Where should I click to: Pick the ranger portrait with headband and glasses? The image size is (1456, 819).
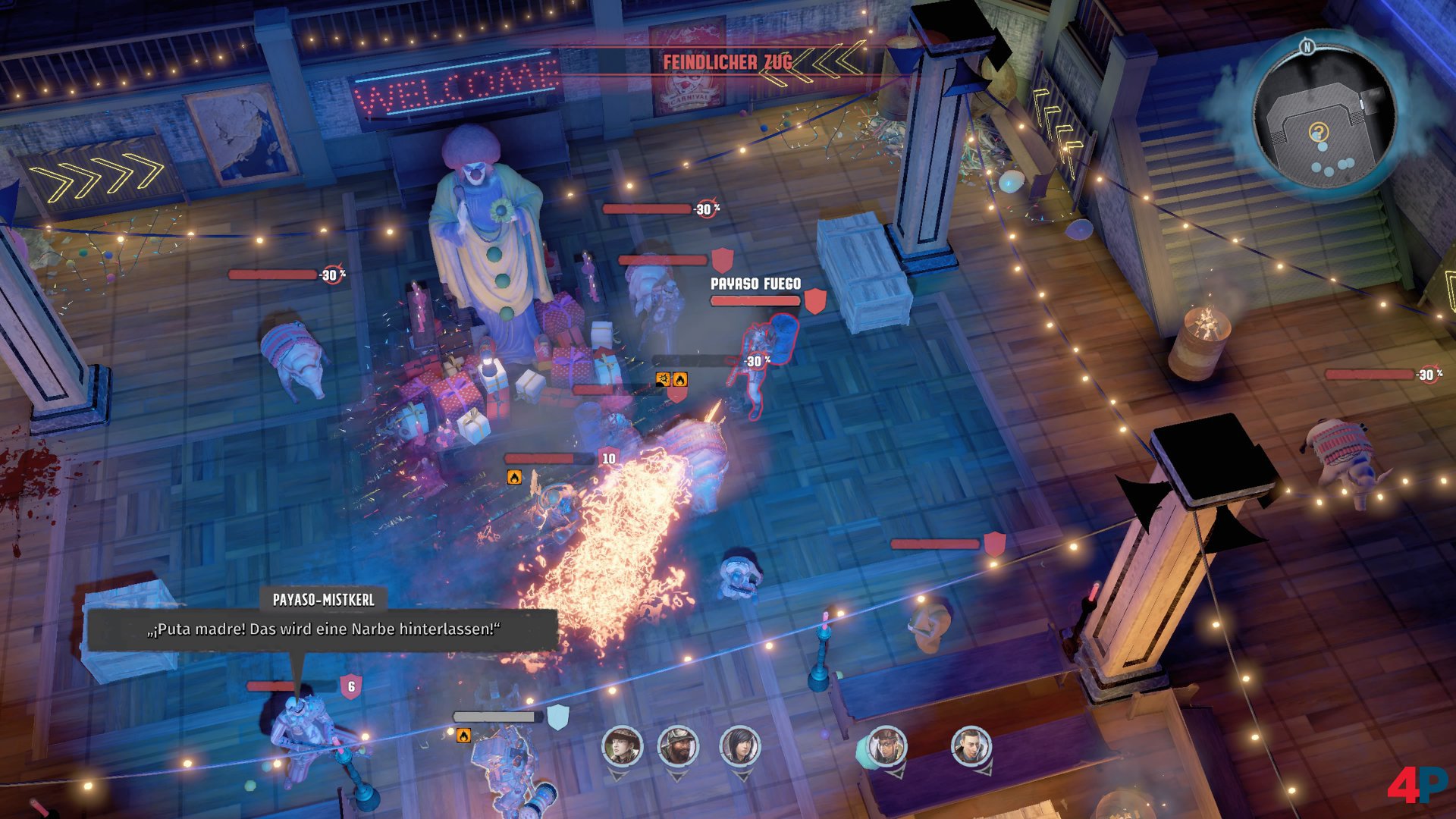point(886,746)
